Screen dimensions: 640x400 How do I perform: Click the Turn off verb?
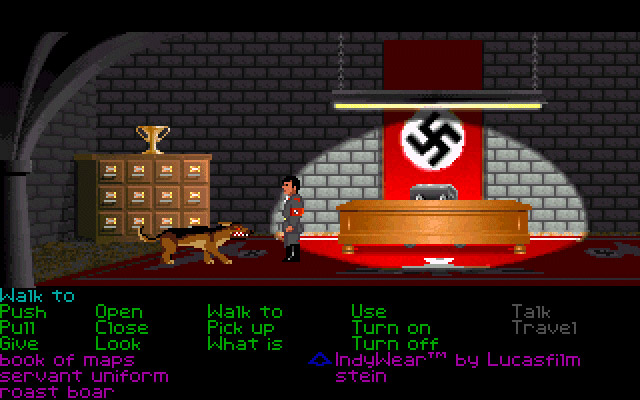pos(395,344)
